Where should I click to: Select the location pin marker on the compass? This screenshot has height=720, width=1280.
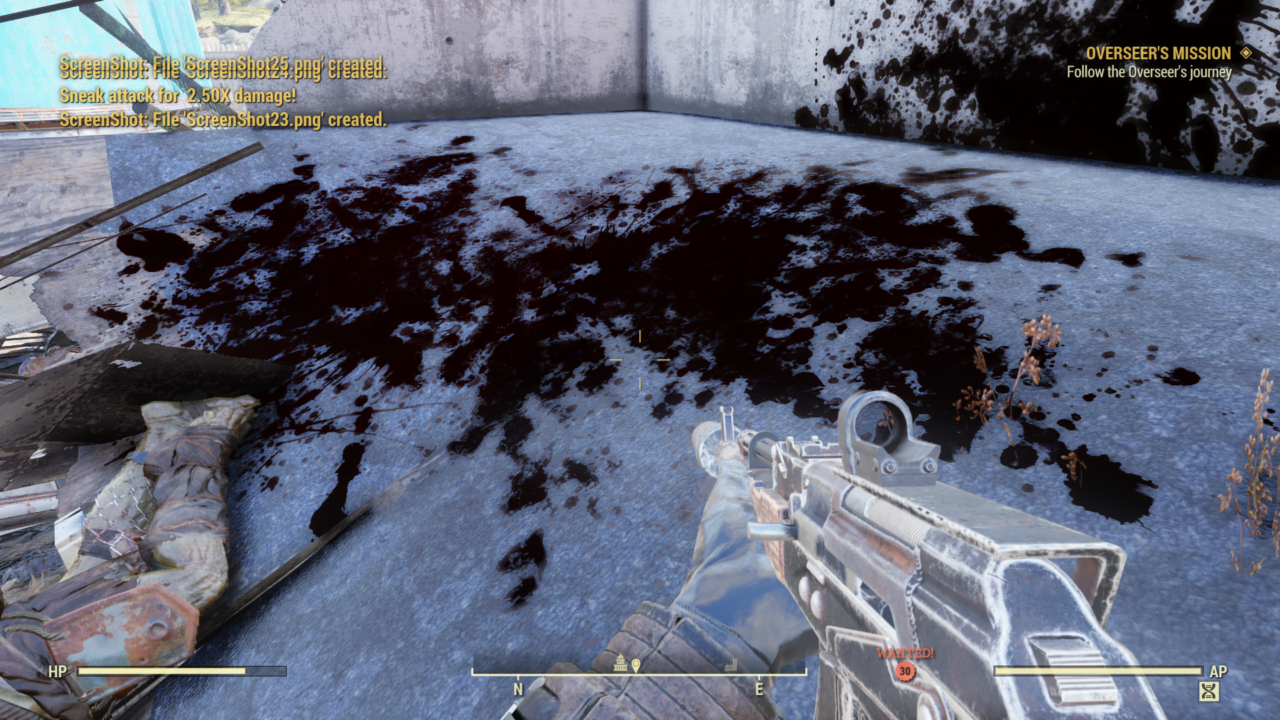click(635, 664)
